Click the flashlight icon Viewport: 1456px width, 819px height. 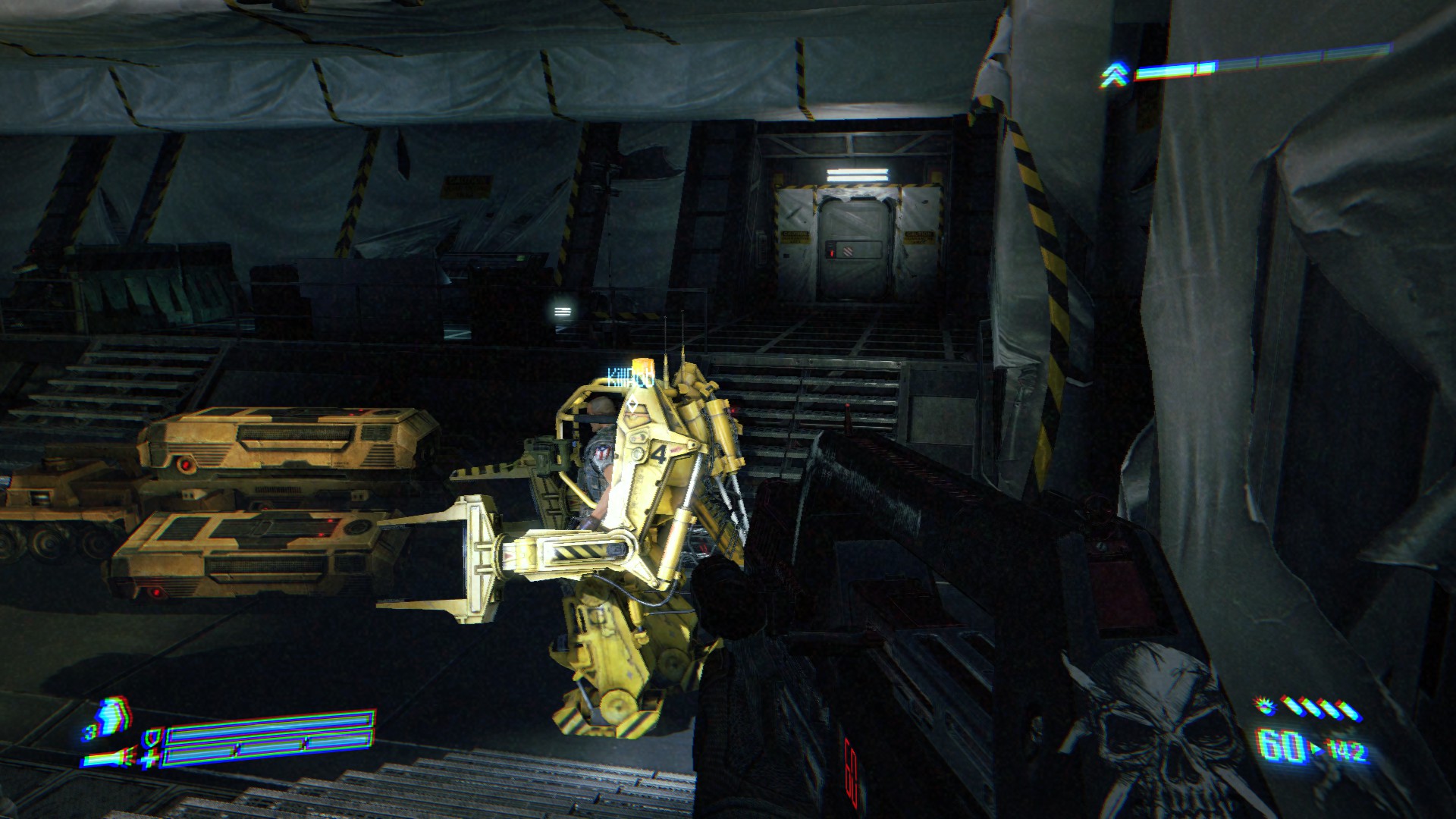point(105,758)
